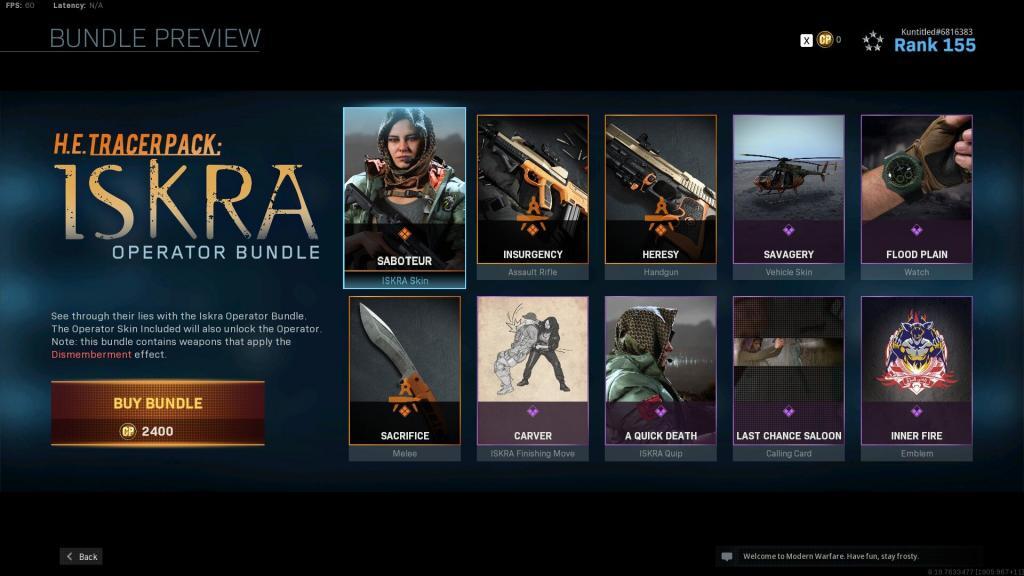Open the Flood Plain watch item

point(916,196)
